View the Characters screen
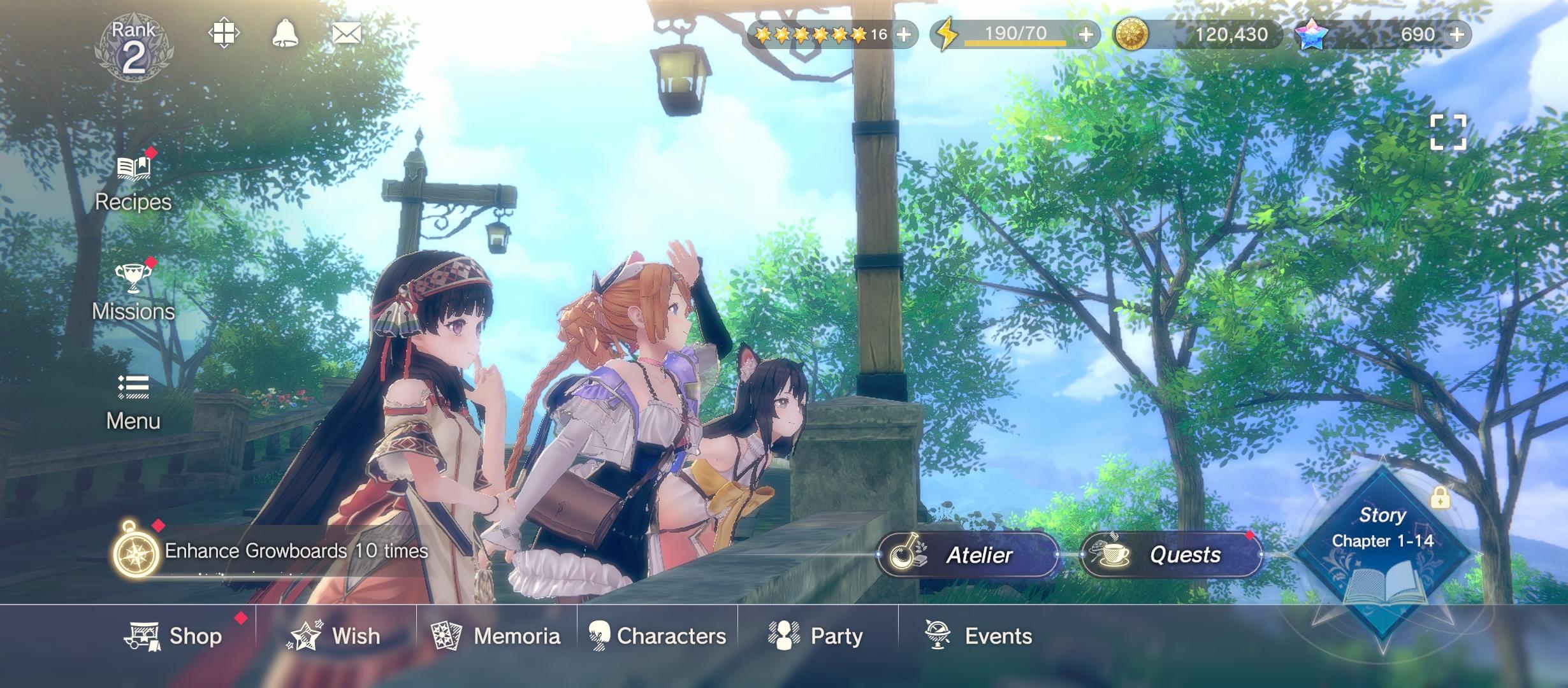 coord(657,636)
